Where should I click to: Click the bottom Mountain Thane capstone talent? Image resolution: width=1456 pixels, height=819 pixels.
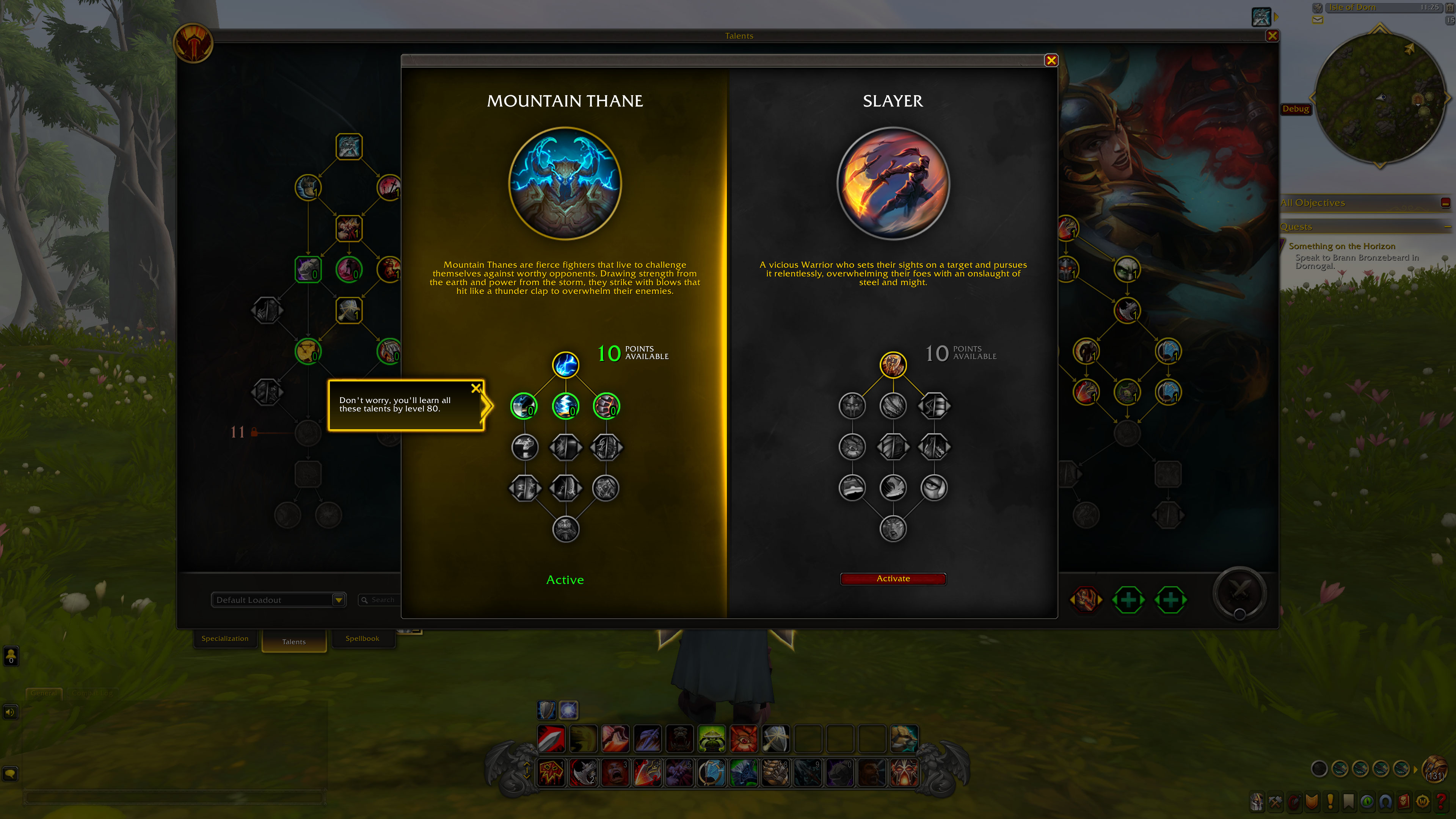click(x=565, y=529)
